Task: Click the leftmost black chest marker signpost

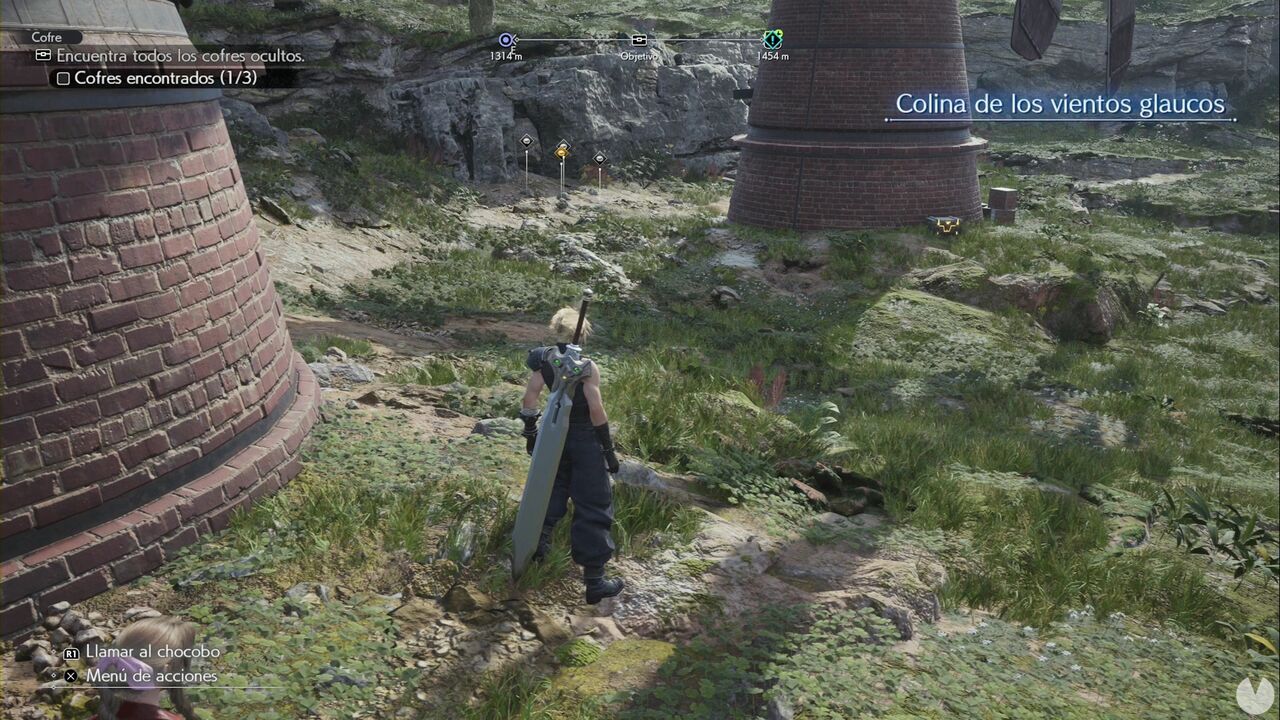Action: point(526,141)
